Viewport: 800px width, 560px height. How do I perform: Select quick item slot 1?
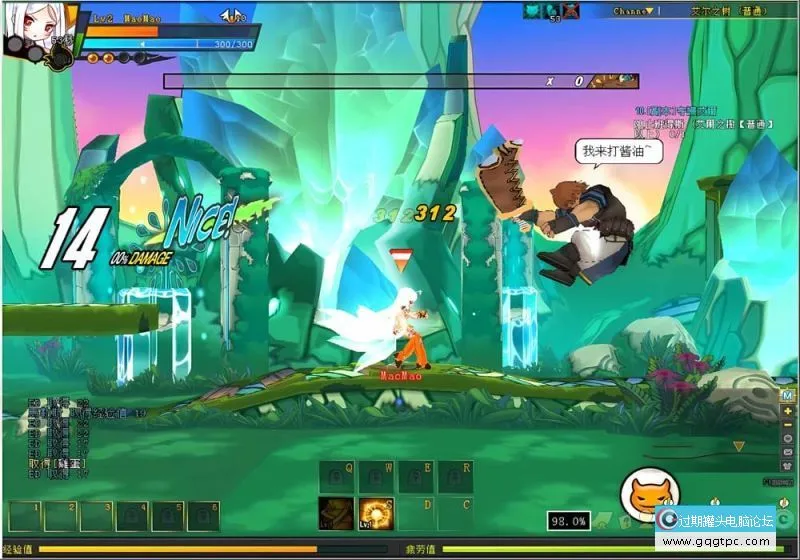(x=23, y=517)
